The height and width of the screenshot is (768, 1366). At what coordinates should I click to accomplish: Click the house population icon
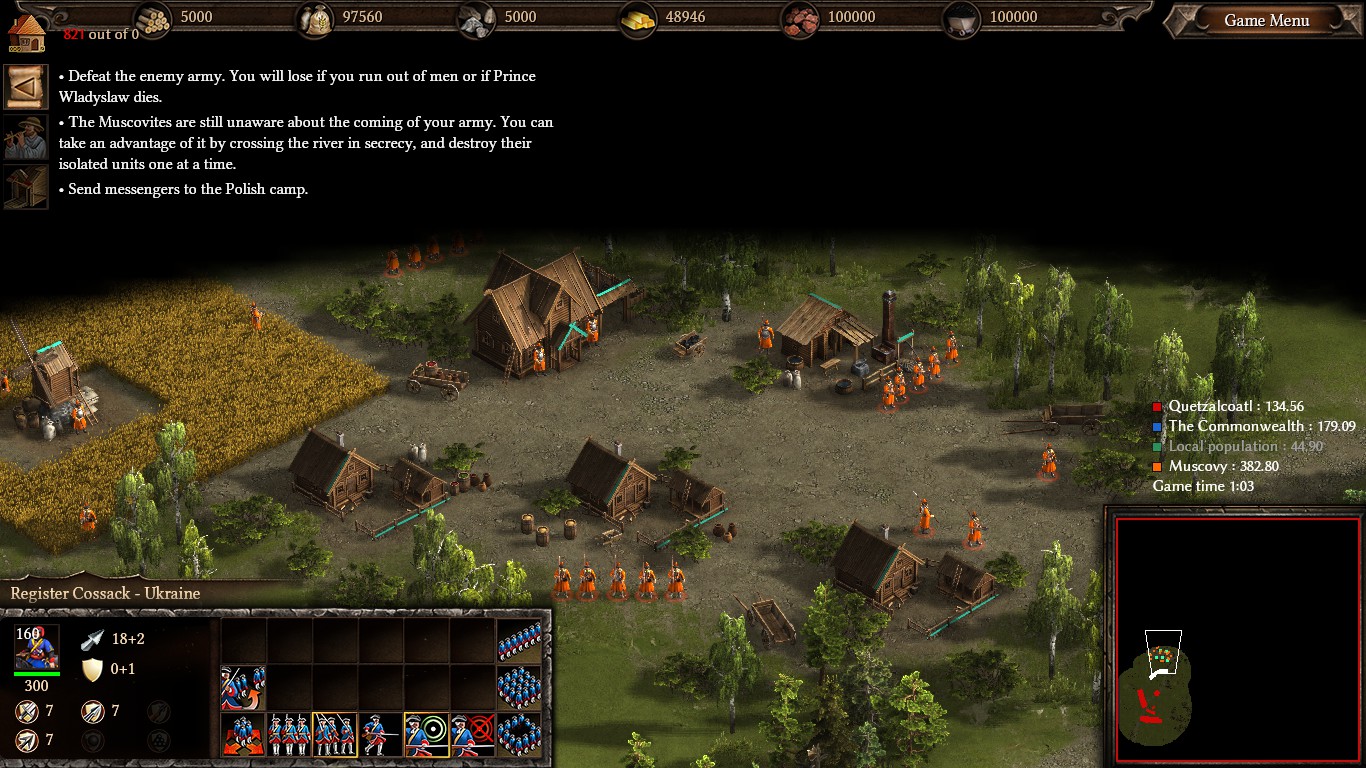(27, 31)
